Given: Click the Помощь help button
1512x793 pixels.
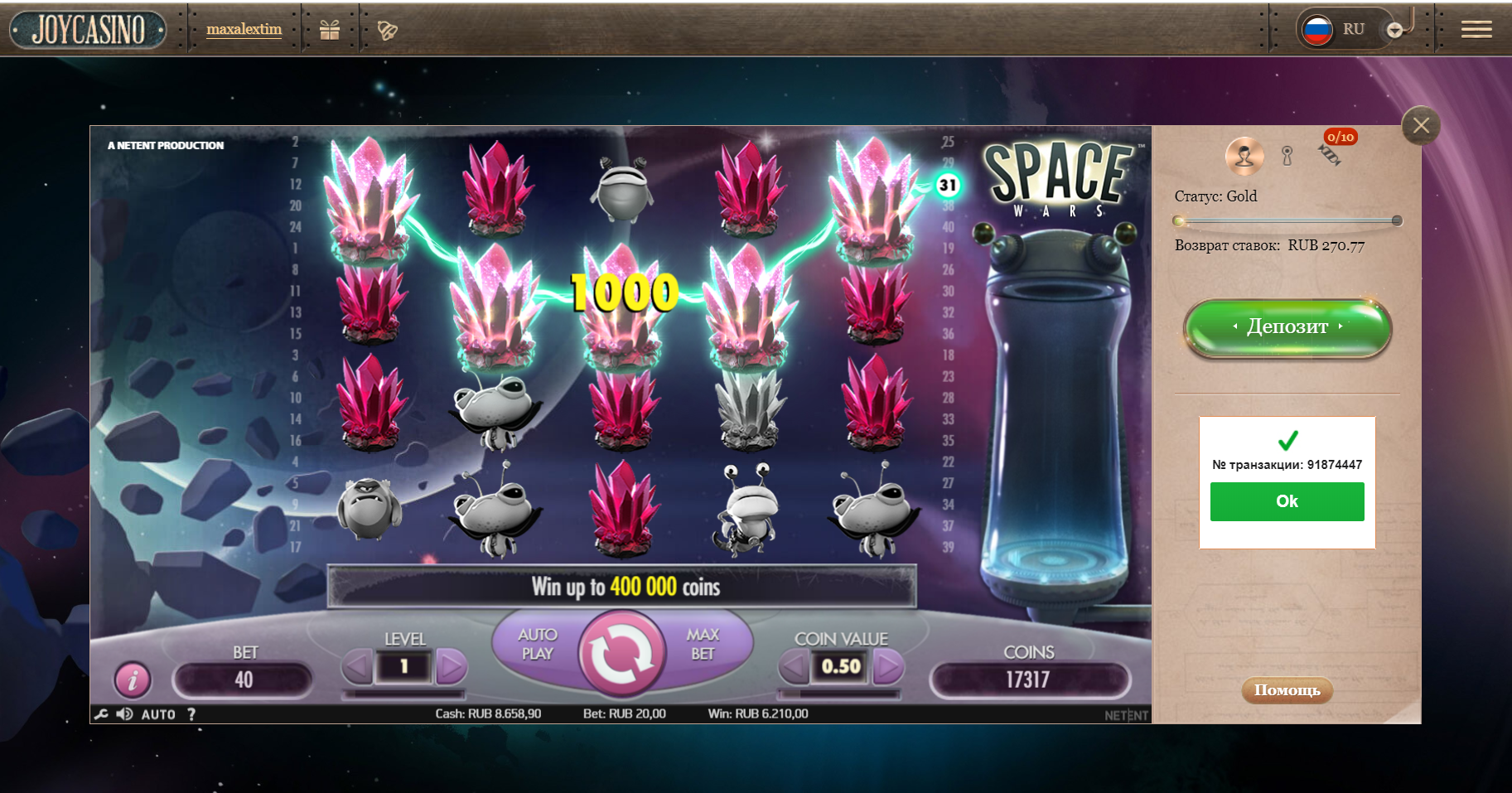Looking at the screenshot, I should (1287, 690).
